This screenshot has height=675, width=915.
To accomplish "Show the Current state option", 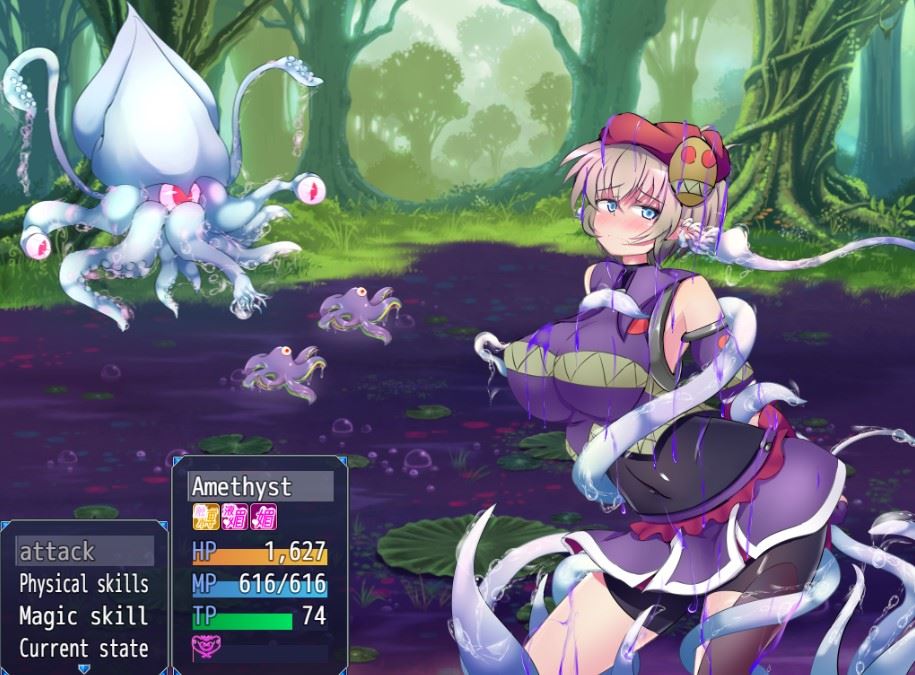I will click(x=84, y=648).
